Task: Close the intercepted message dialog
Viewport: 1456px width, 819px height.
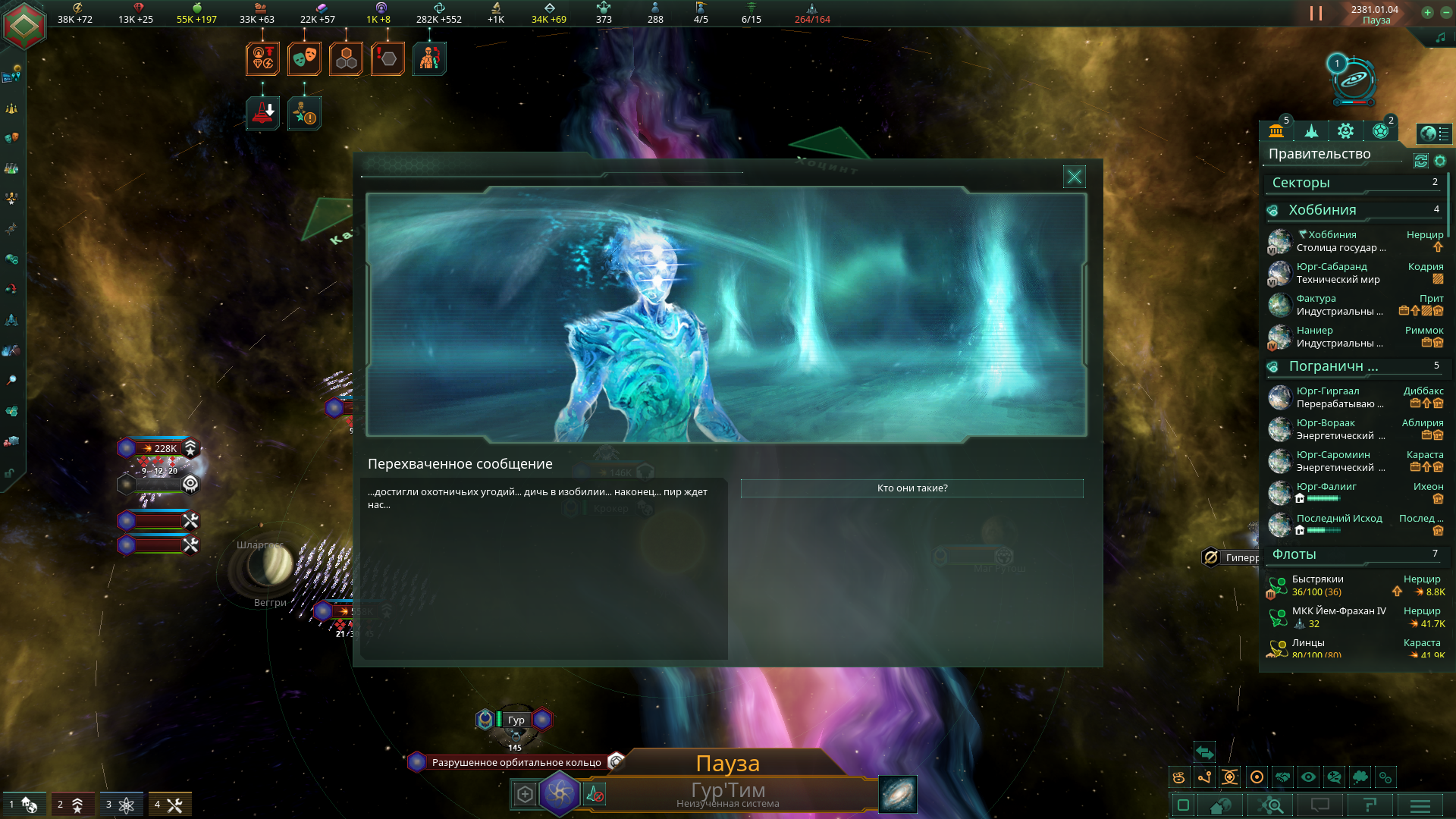Action: [x=1075, y=177]
